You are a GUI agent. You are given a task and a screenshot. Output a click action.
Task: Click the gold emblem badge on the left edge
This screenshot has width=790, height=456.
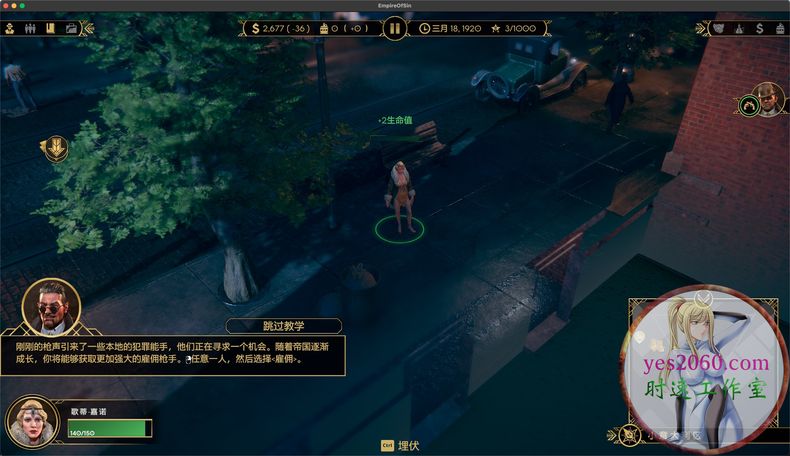(x=54, y=149)
